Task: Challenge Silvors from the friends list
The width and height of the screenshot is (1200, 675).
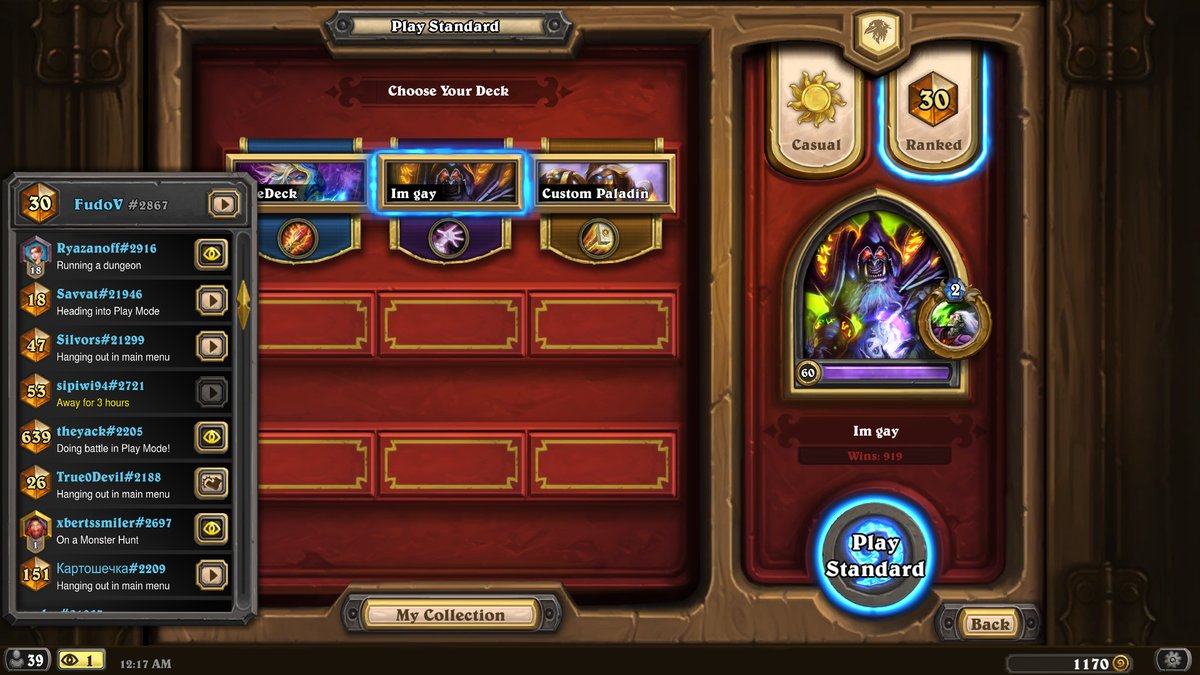Action: [211, 346]
